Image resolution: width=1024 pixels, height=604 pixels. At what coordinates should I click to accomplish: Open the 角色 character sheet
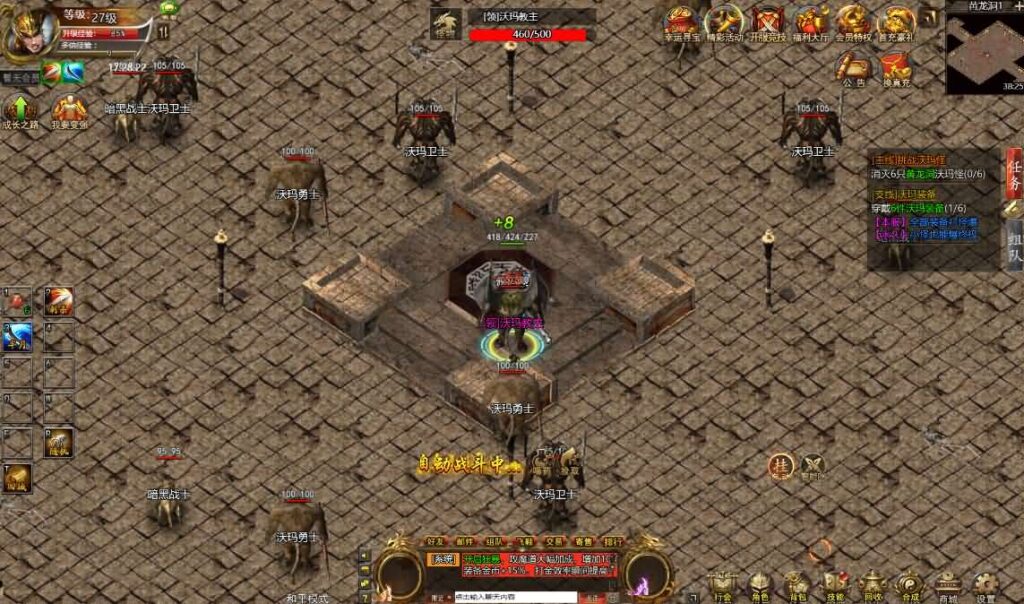(x=759, y=585)
